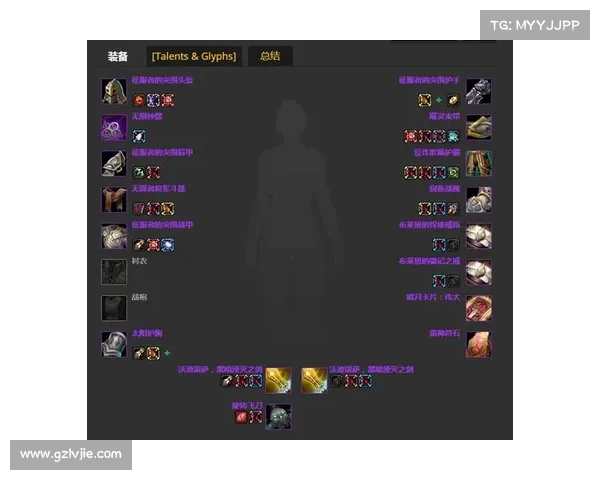Switch to the 总结 summary tab
Screen dimensions: 600x480
270,56
